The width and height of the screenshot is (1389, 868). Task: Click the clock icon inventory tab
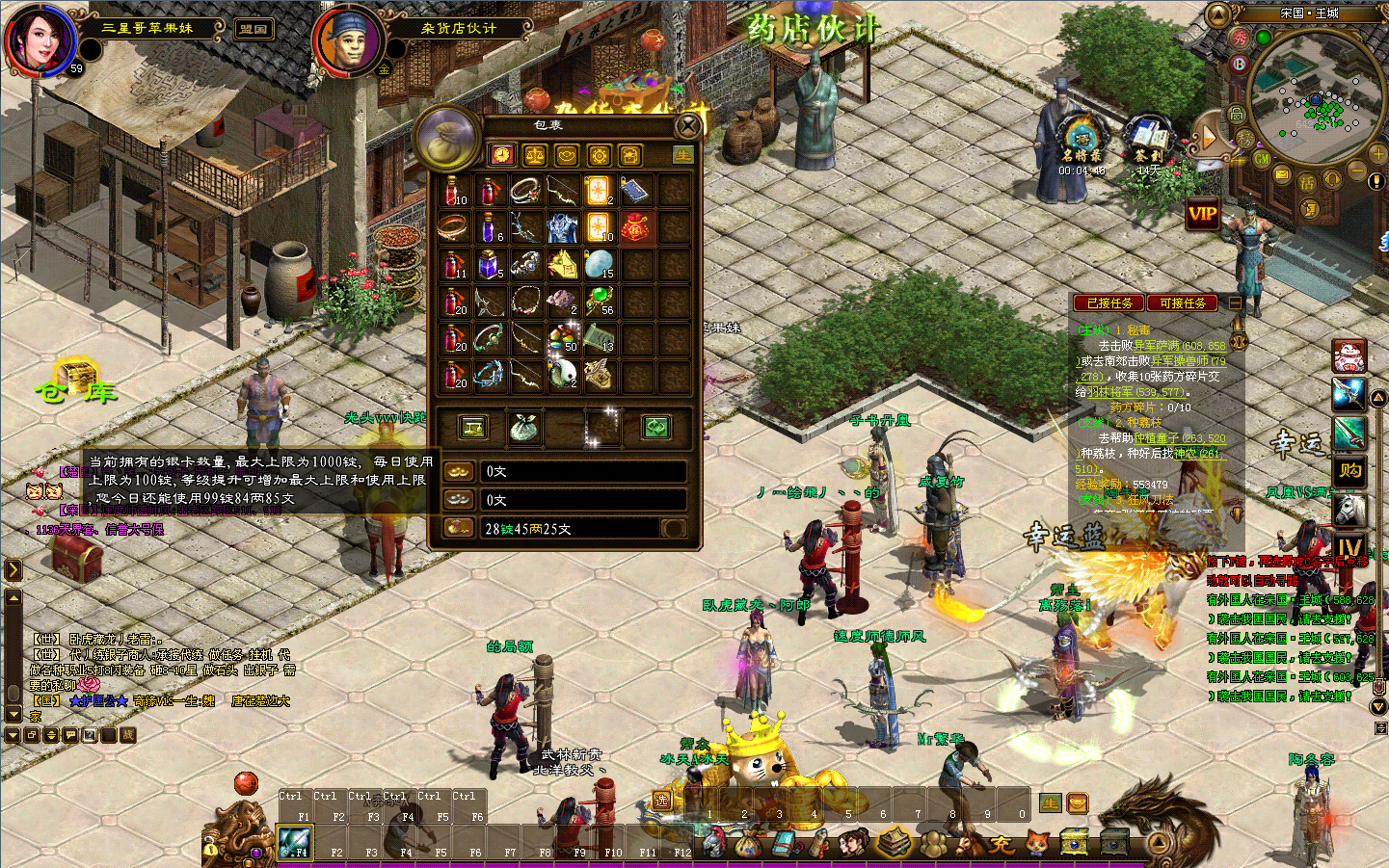pyautogui.click(x=500, y=155)
